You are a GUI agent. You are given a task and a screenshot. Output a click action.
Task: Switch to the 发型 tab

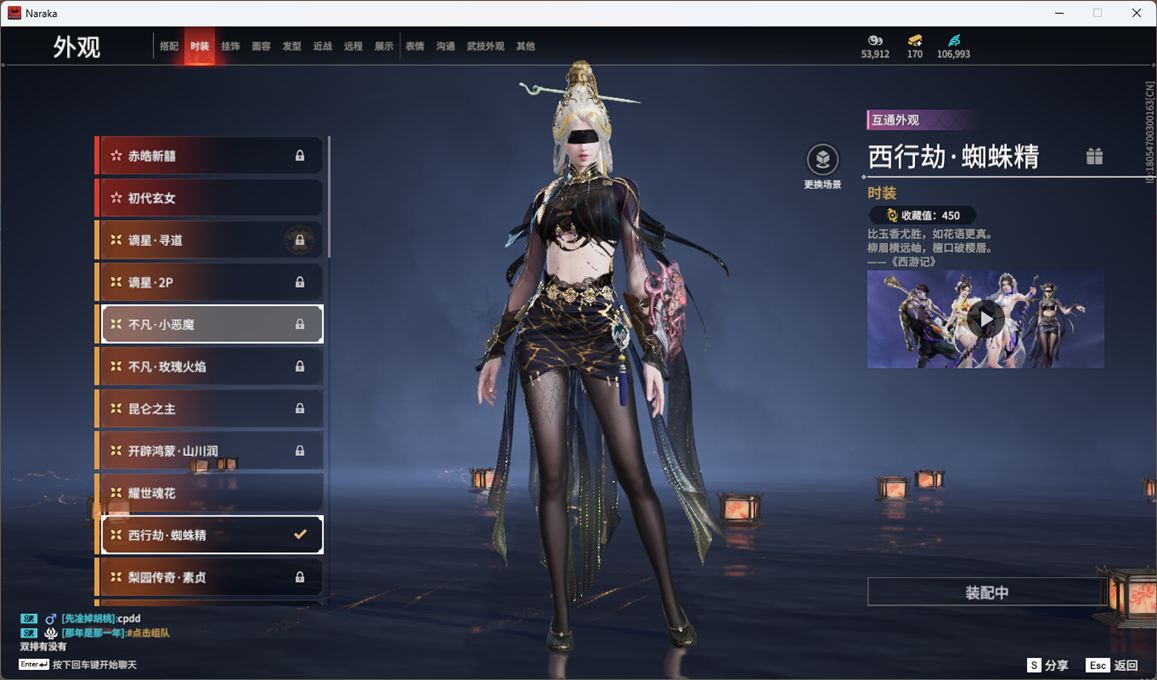coord(292,46)
